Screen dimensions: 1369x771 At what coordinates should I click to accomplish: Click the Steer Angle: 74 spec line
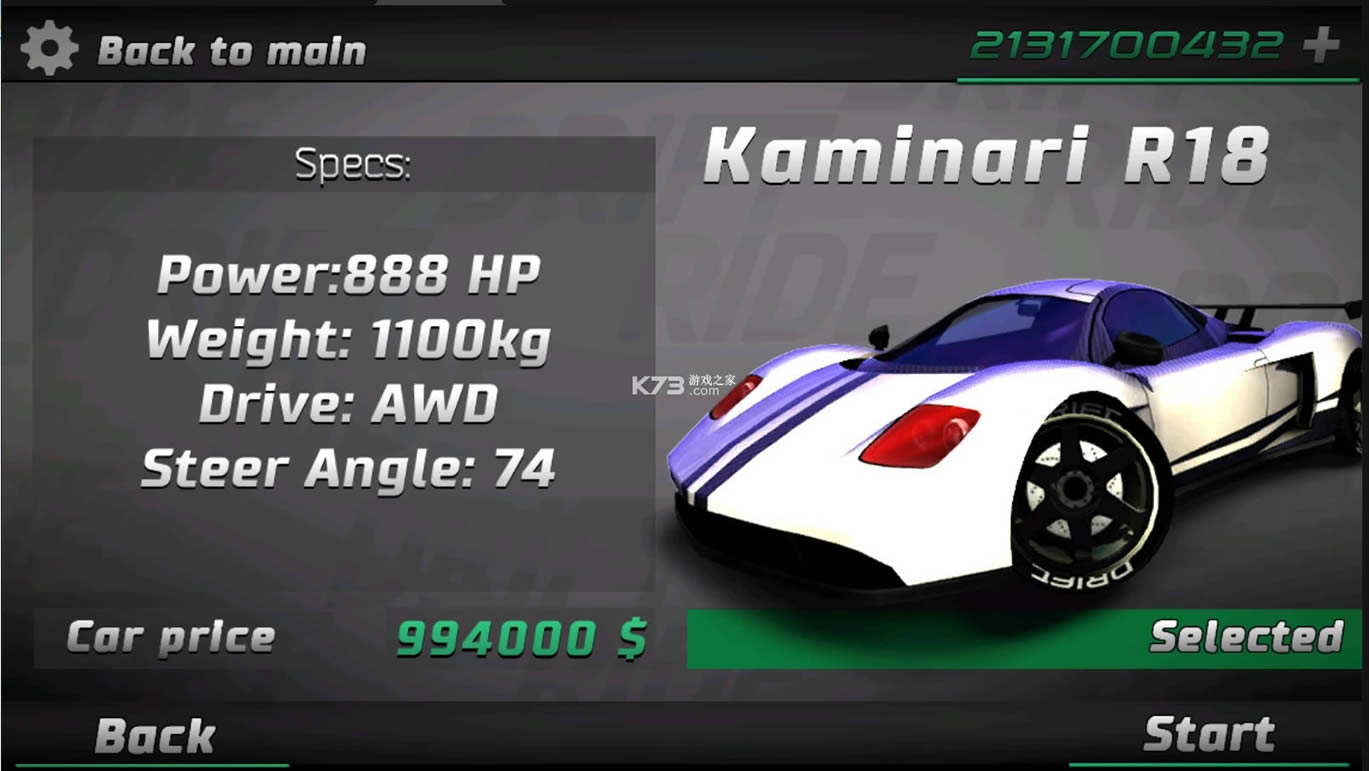350,465
